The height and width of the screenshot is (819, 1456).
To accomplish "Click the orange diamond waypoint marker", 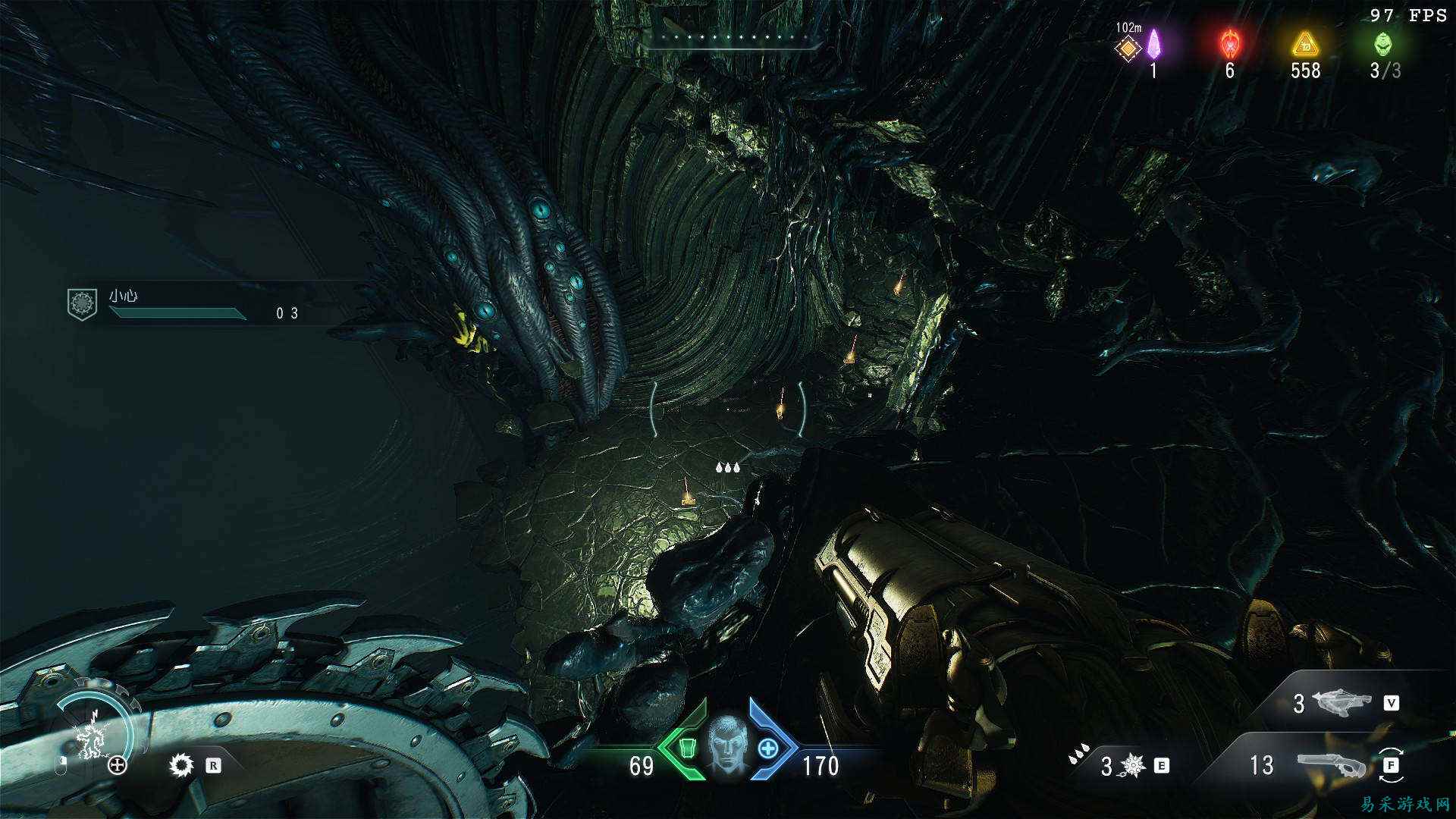I will [1128, 49].
